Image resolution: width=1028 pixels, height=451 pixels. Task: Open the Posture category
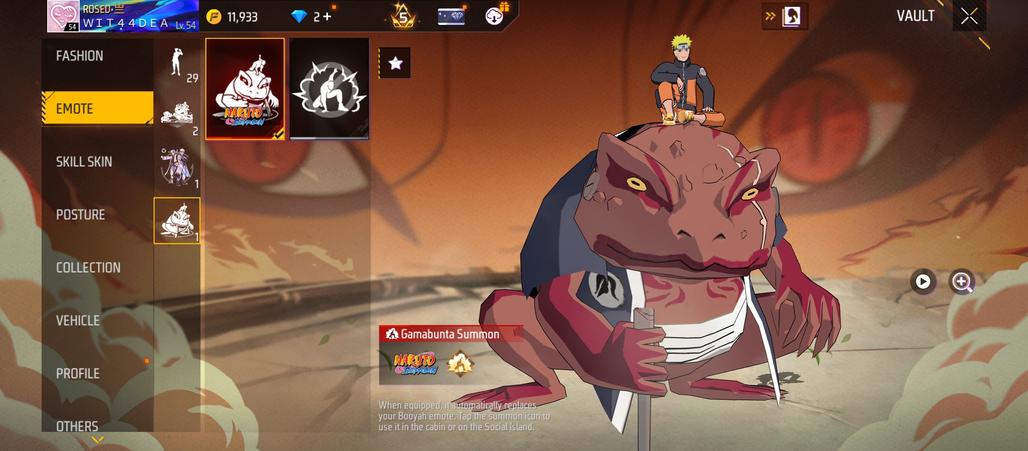point(80,215)
